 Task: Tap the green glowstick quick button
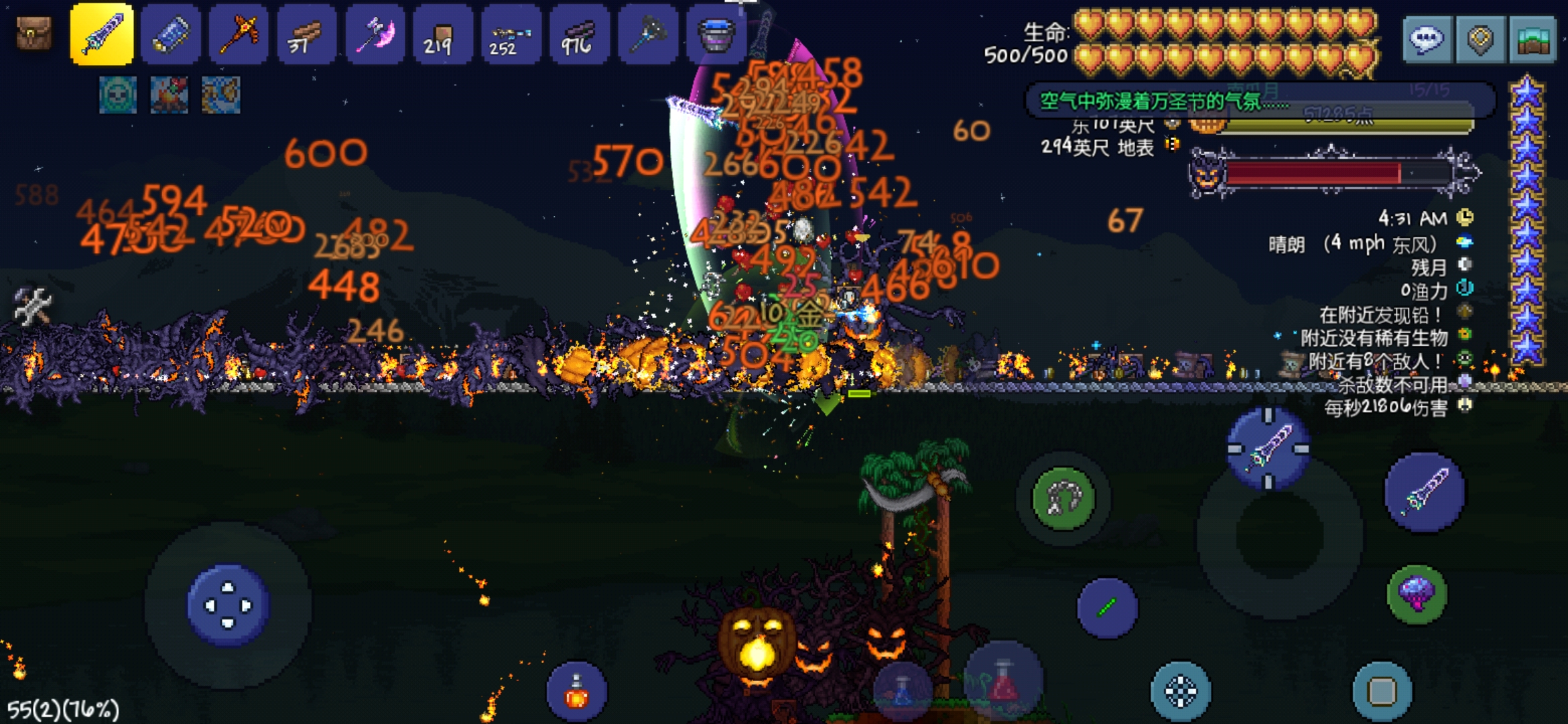(1107, 608)
